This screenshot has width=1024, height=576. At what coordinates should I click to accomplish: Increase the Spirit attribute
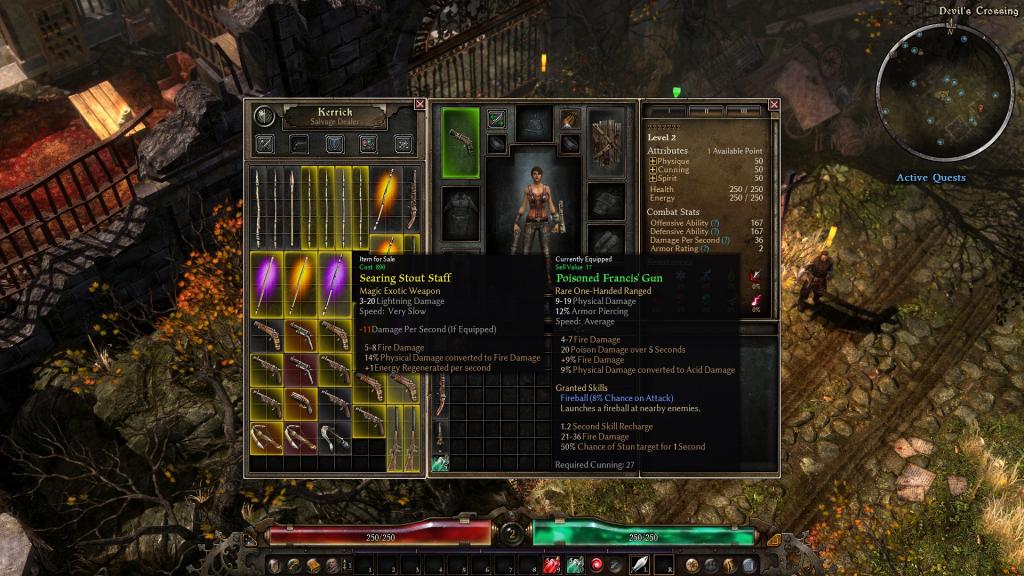653,179
